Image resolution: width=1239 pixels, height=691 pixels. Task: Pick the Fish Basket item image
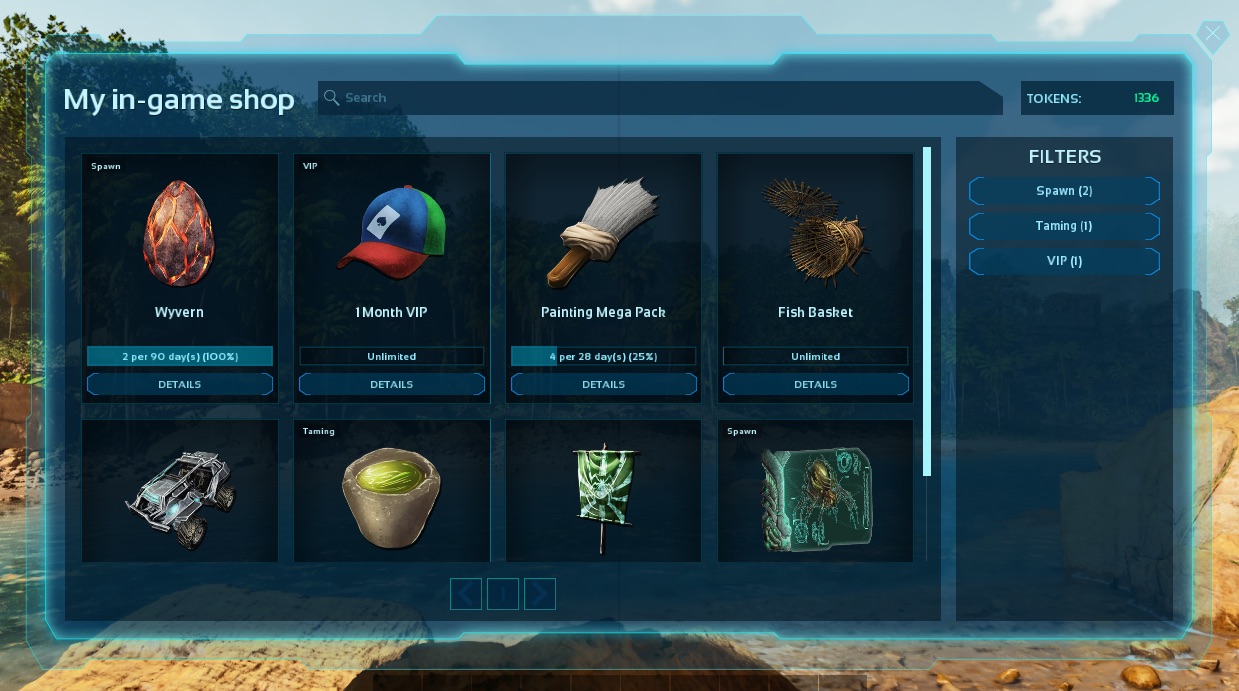click(x=816, y=232)
